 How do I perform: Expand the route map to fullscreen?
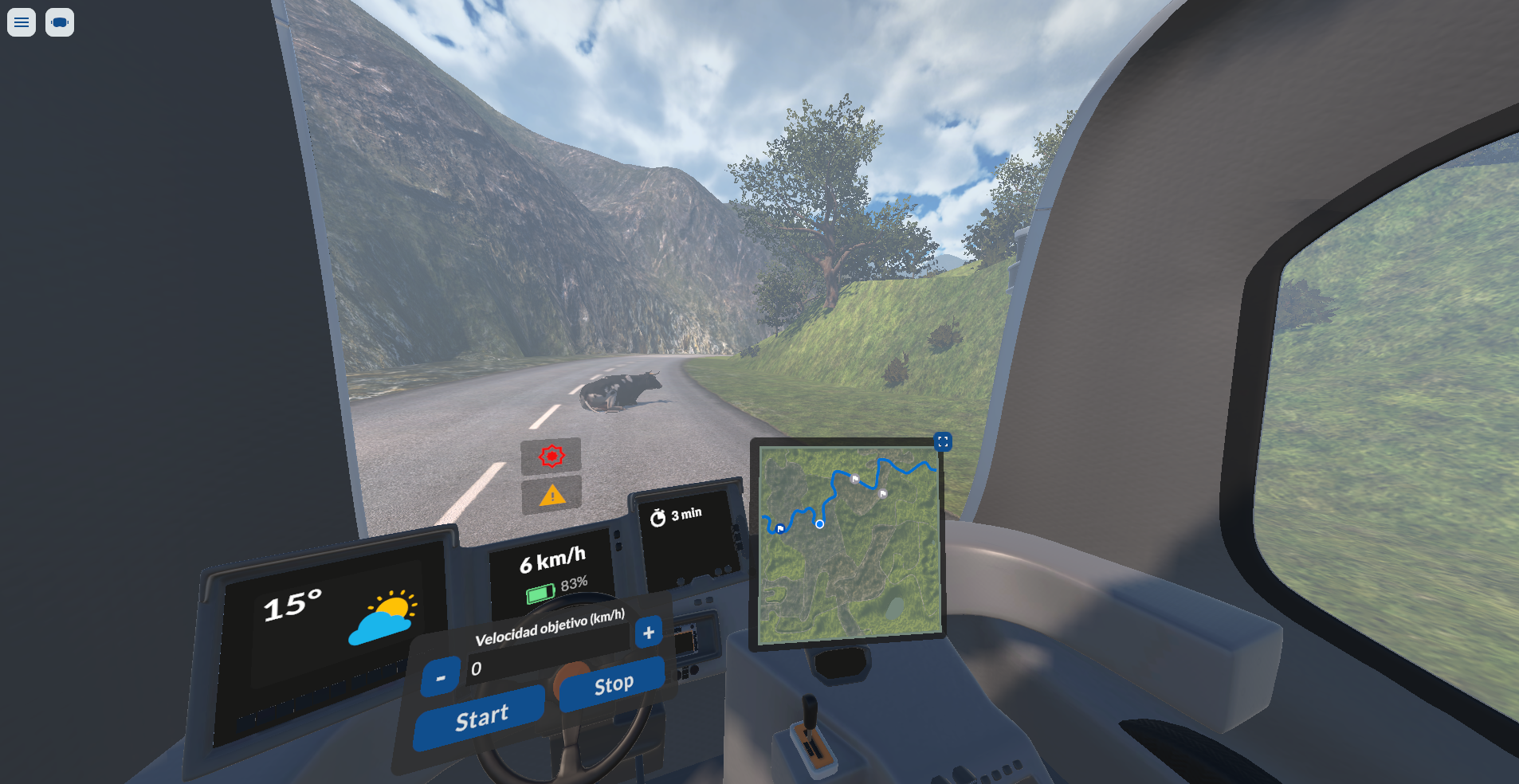point(943,441)
